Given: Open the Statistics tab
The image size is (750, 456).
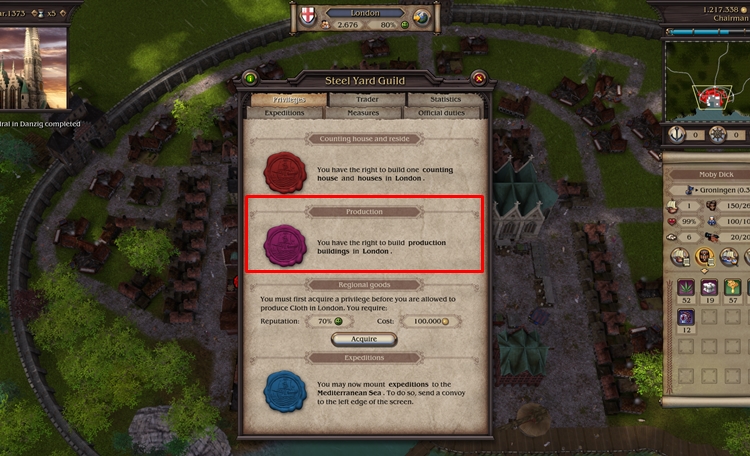Looking at the screenshot, I should tap(445, 99).
